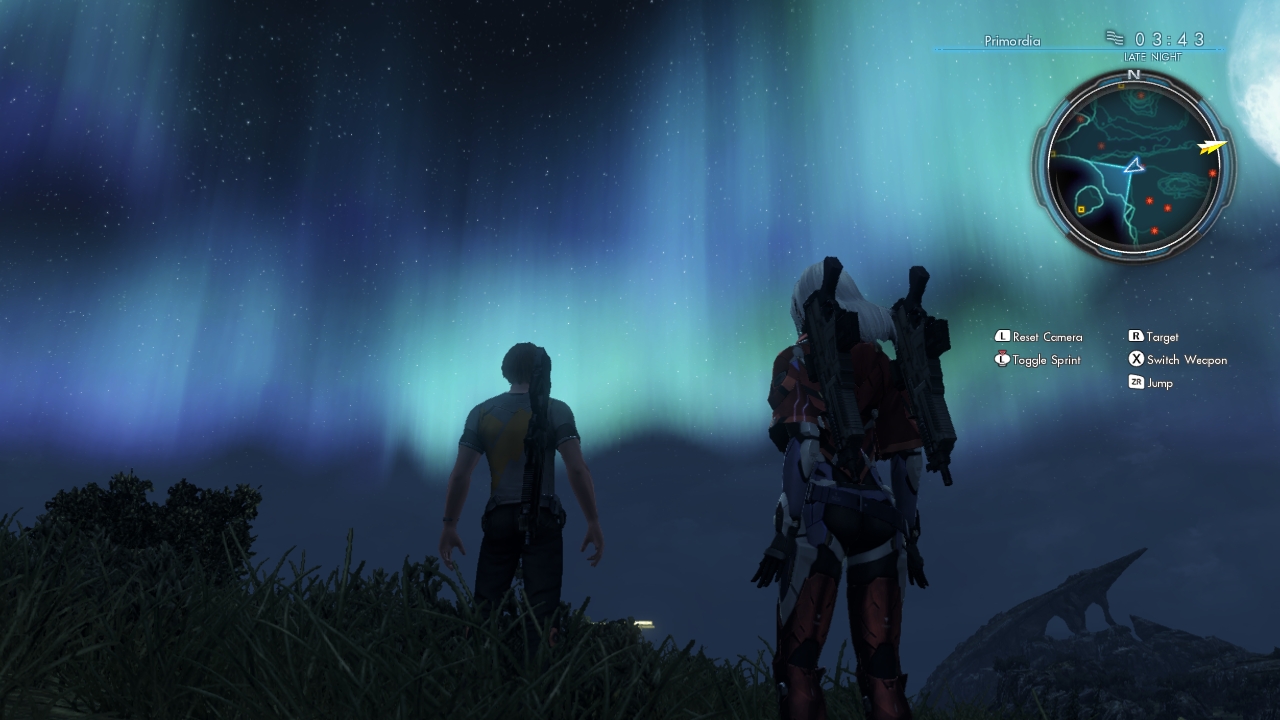Click the yellow arrow marker on minimap edge
Viewport: 1280px width, 720px height.
pos(1212,147)
